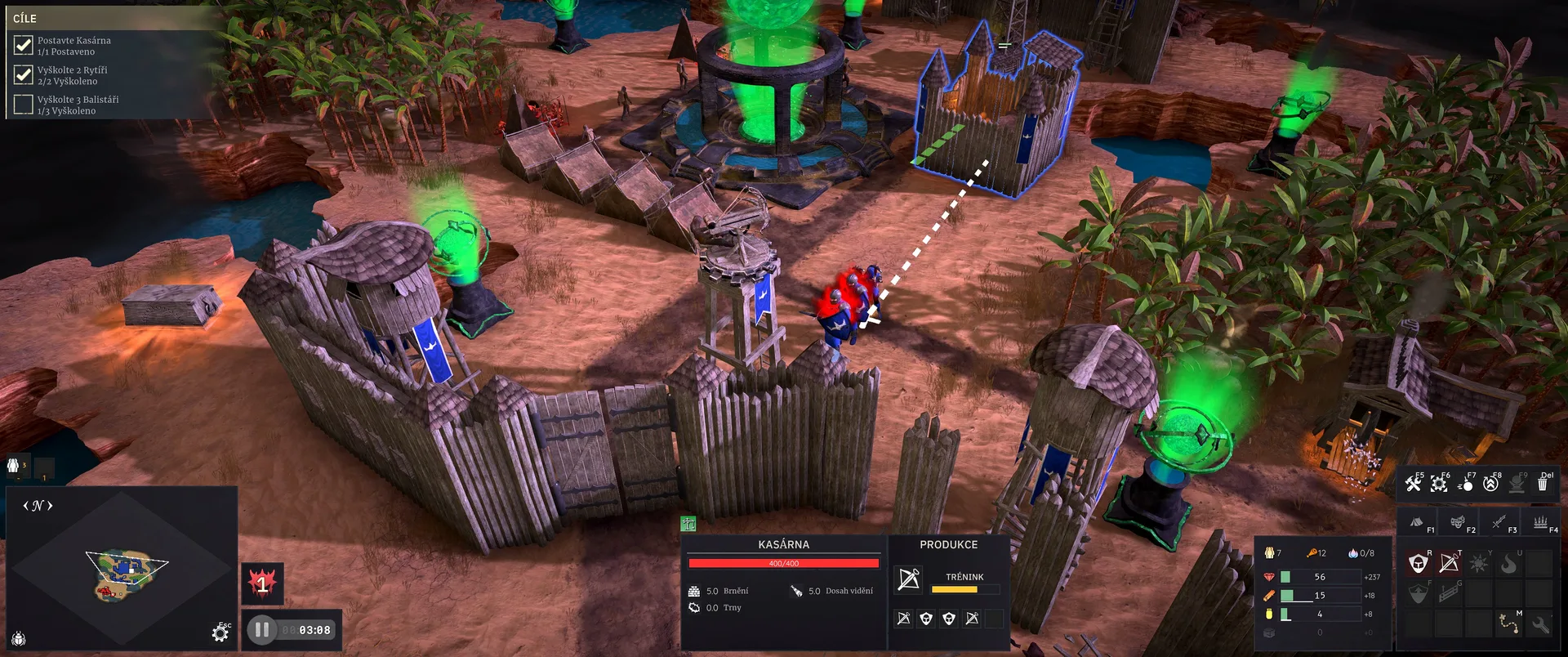The image size is (1568, 657).
Task: Switch to the theater masks tab
Action: coord(1458,522)
